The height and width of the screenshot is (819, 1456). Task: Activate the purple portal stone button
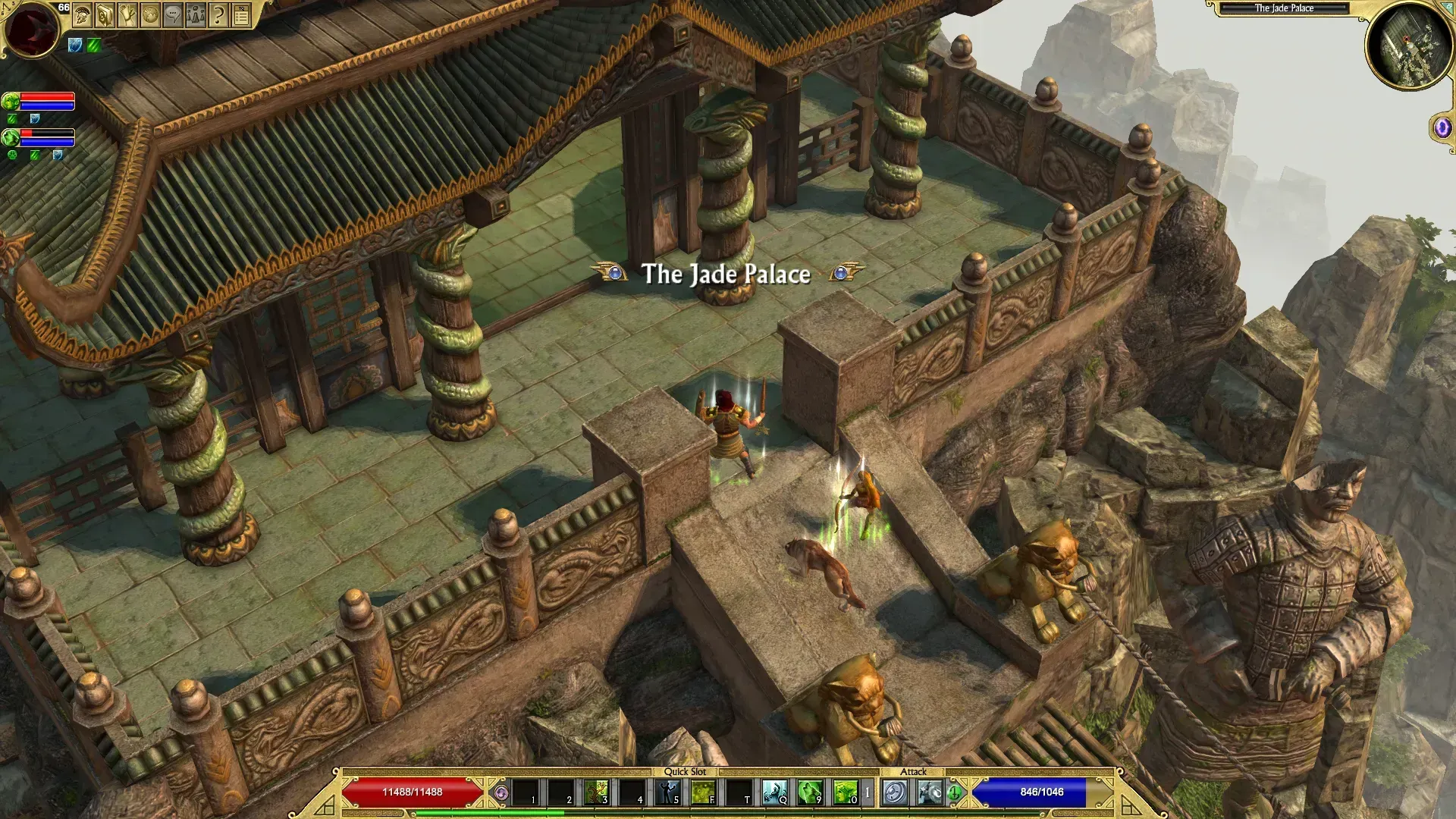(x=1442, y=128)
